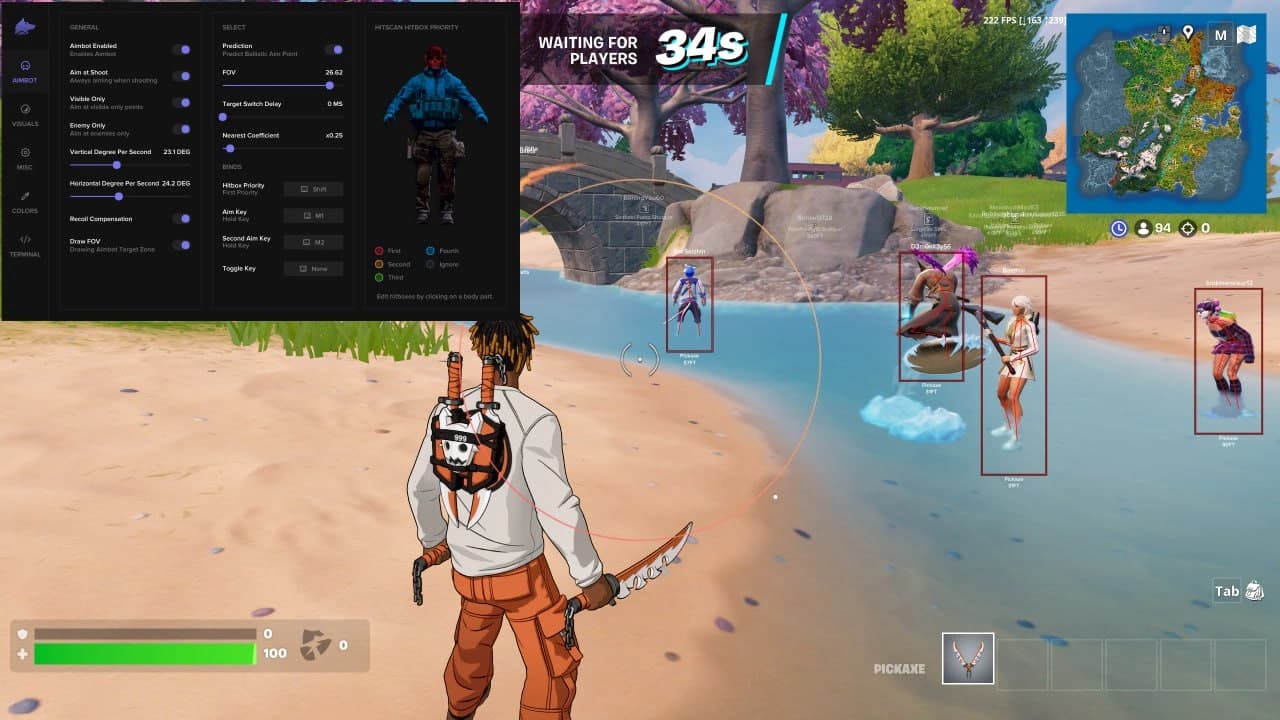Click the crosshair eliminations icon at top right
This screenshot has height=720, width=1280.
click(1186, 228)
